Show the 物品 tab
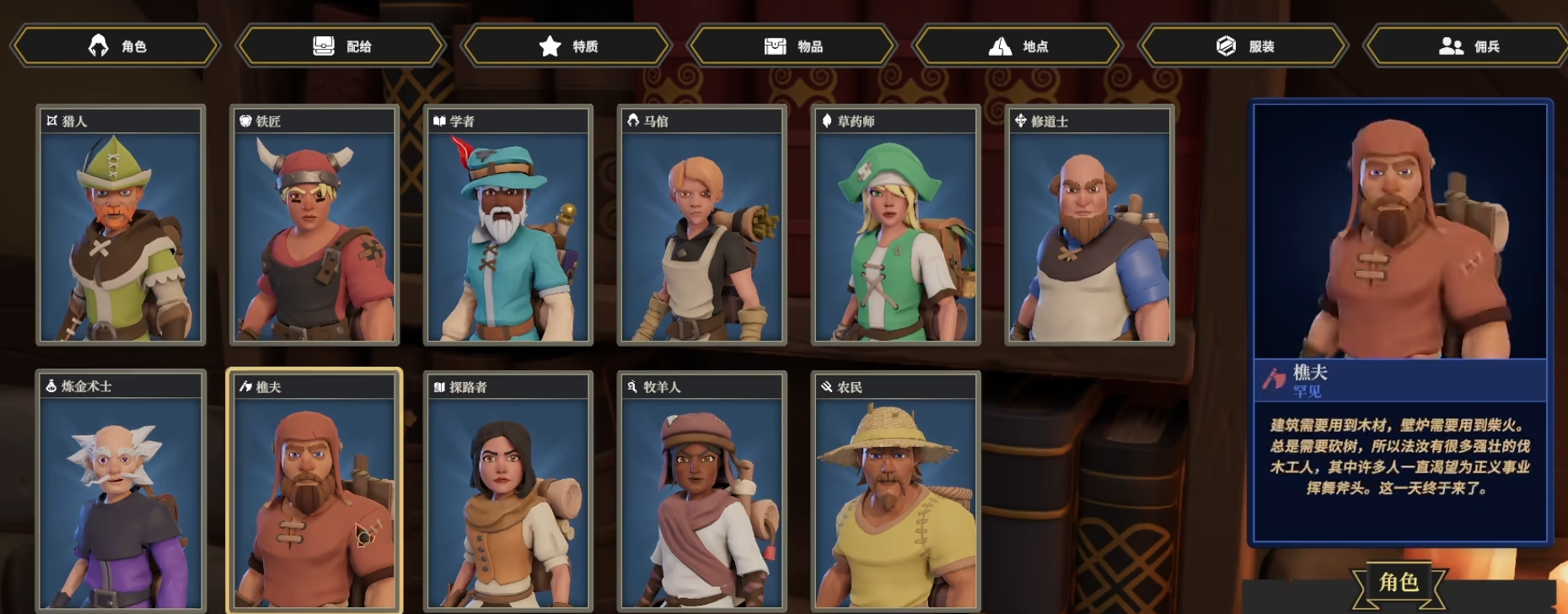 (x=792, y=46)
